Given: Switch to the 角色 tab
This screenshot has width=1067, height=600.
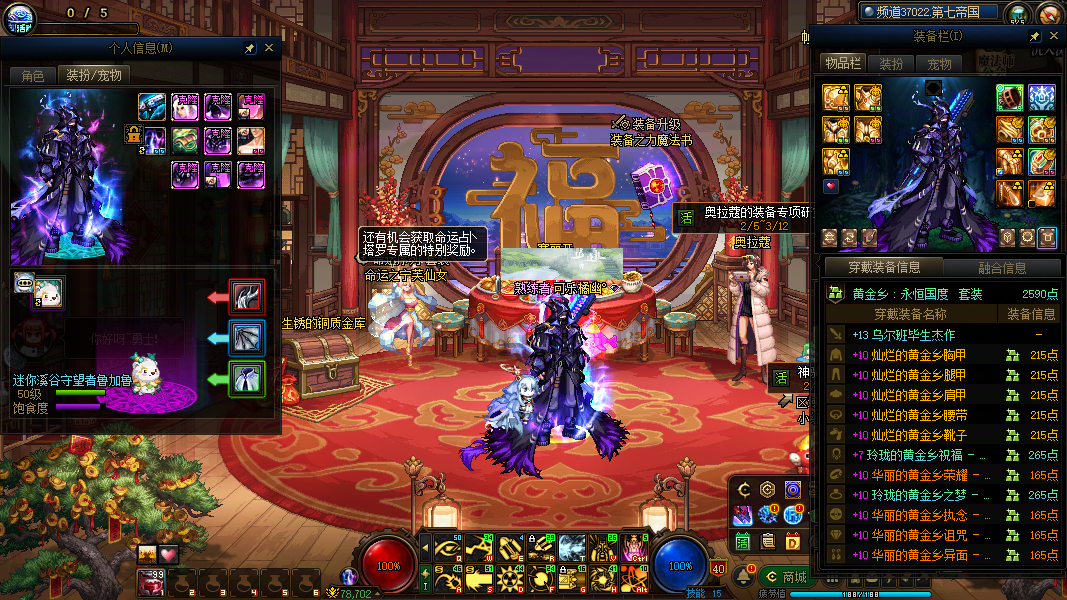Looking at the screenshot, I should (x=32, y=75).
